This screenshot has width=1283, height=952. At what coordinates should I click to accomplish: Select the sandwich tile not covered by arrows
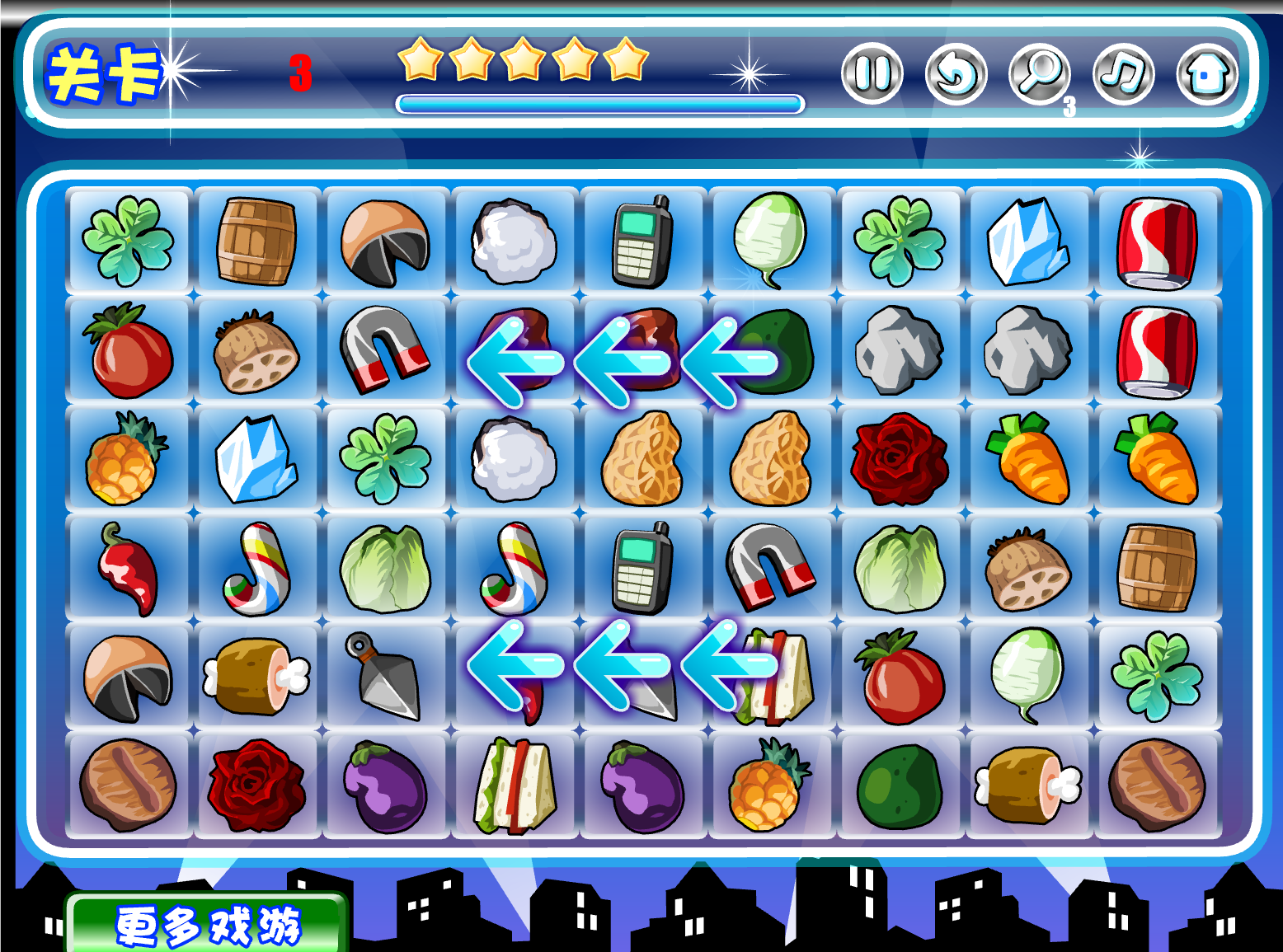(x=514, y=786)
